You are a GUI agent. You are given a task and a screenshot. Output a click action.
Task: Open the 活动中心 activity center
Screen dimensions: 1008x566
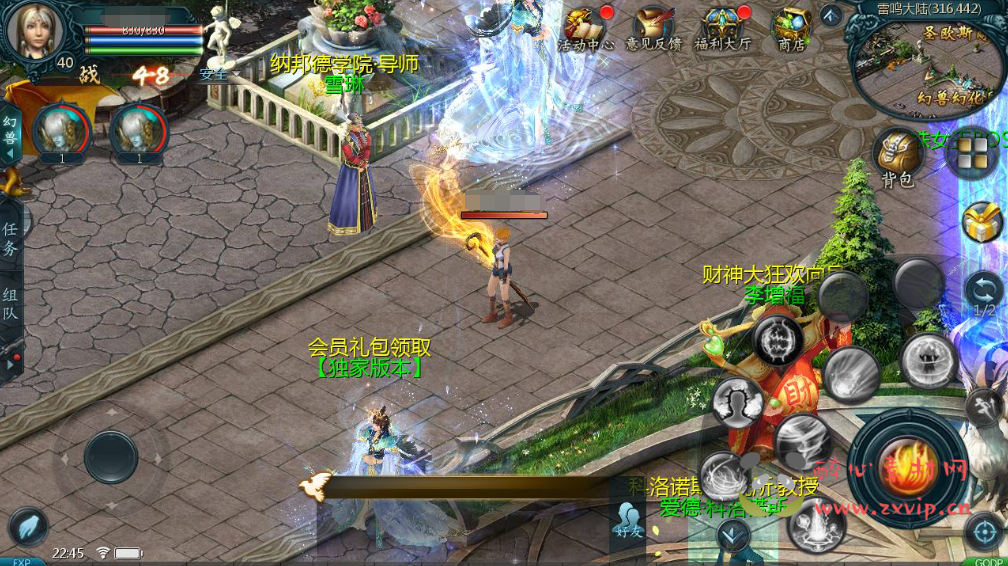587,27
